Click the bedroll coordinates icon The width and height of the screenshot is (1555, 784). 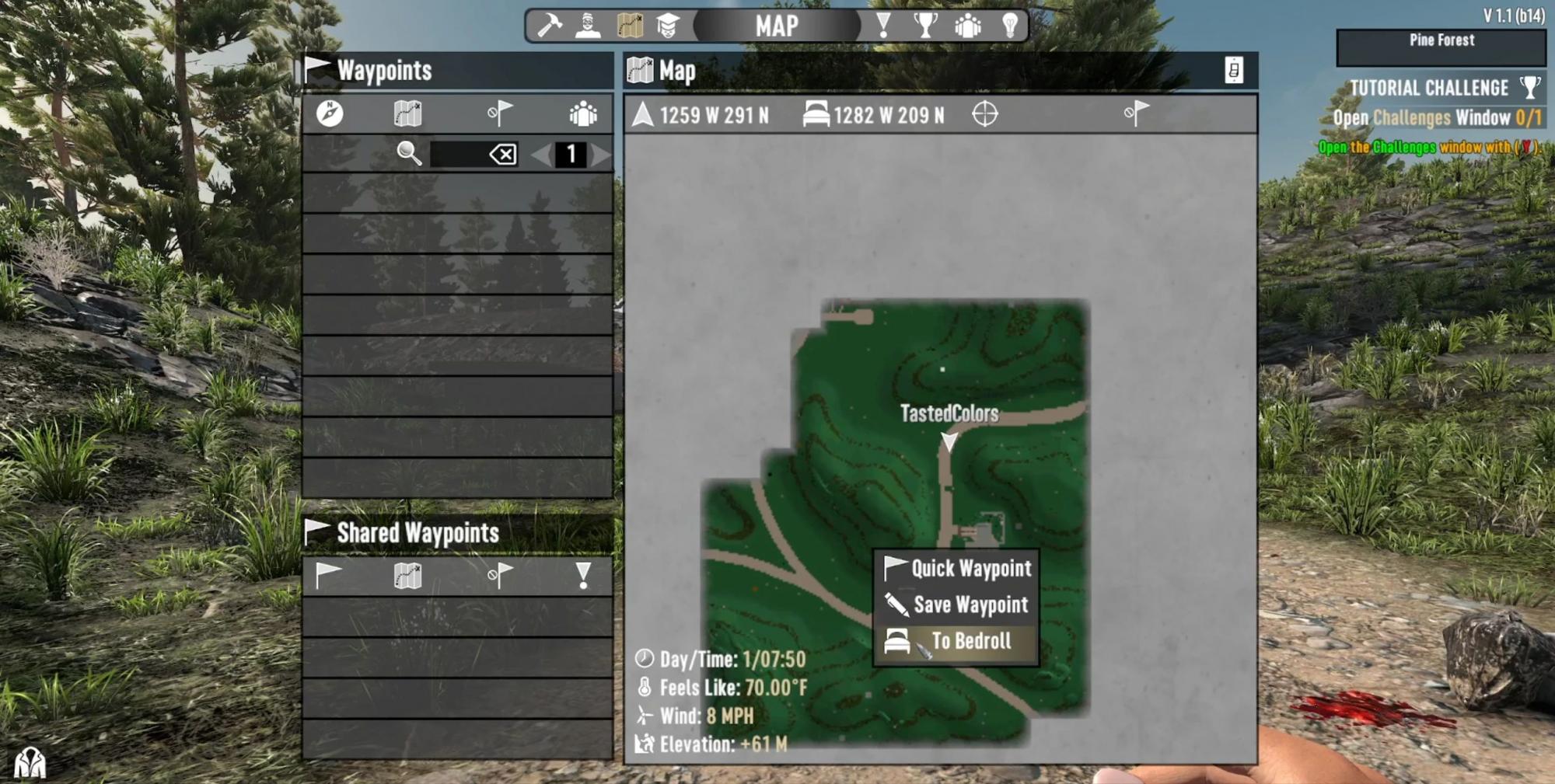pyautogui.click(x=816, y=115)
